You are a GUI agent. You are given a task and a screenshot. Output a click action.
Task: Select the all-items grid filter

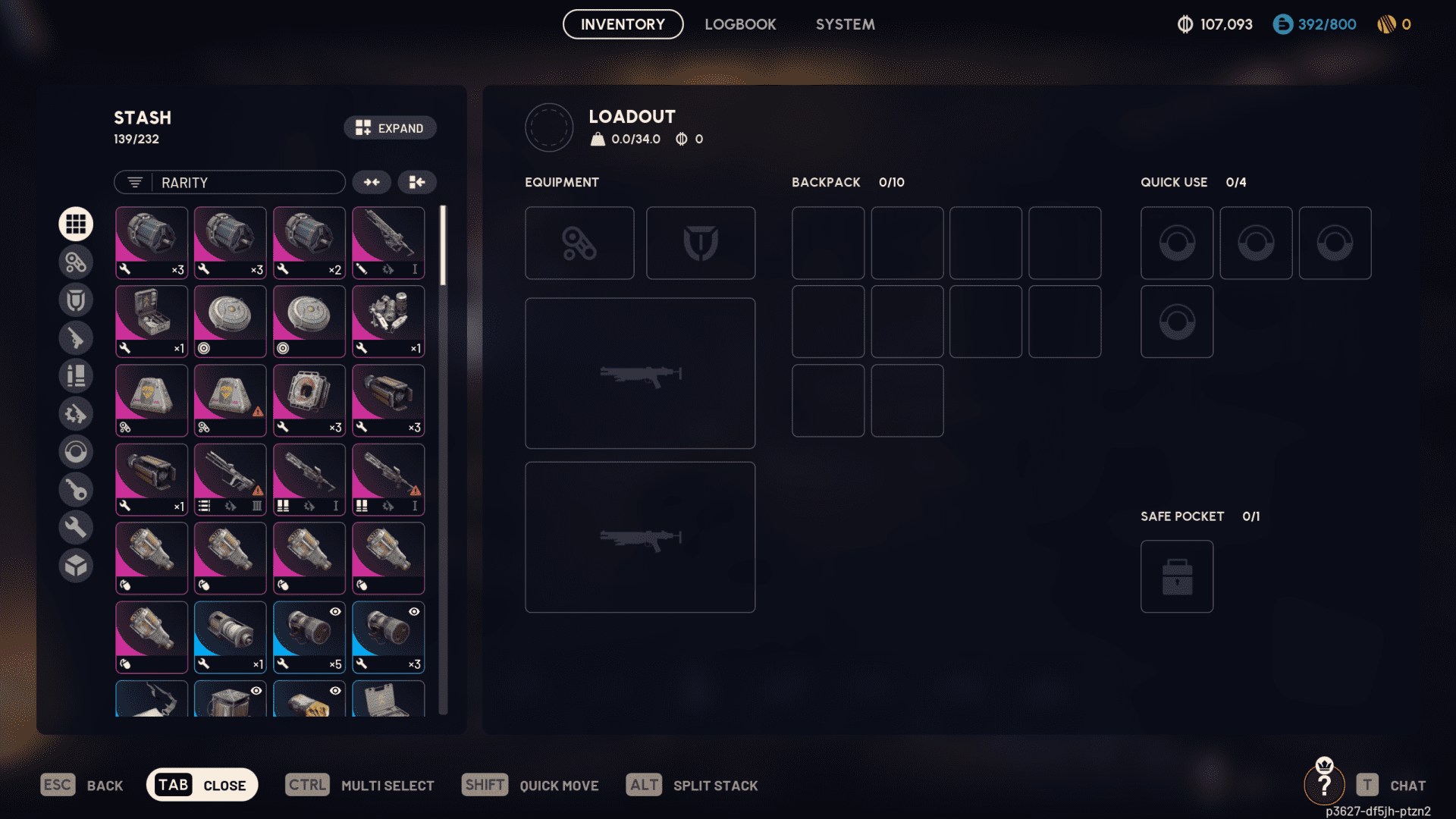(x=76, y=224)
